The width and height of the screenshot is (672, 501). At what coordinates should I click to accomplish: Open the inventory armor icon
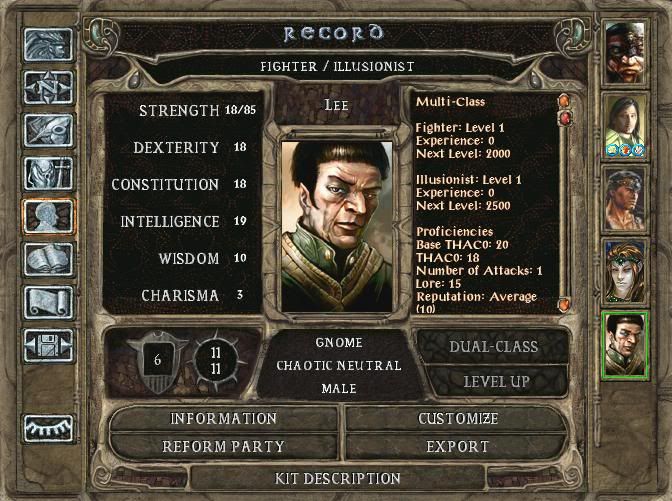coord(48,172)
